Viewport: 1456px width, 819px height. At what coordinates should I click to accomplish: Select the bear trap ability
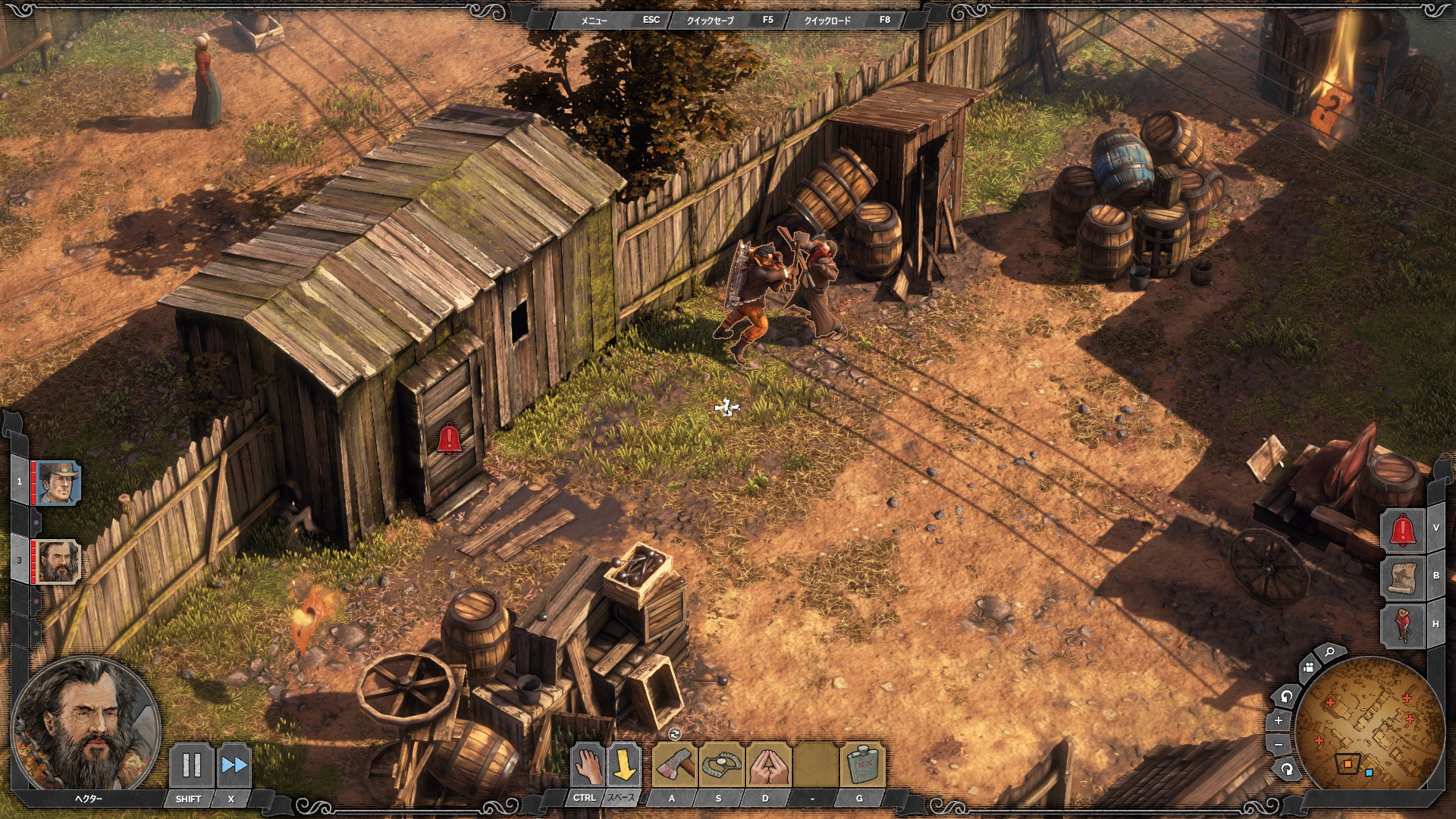721,765
